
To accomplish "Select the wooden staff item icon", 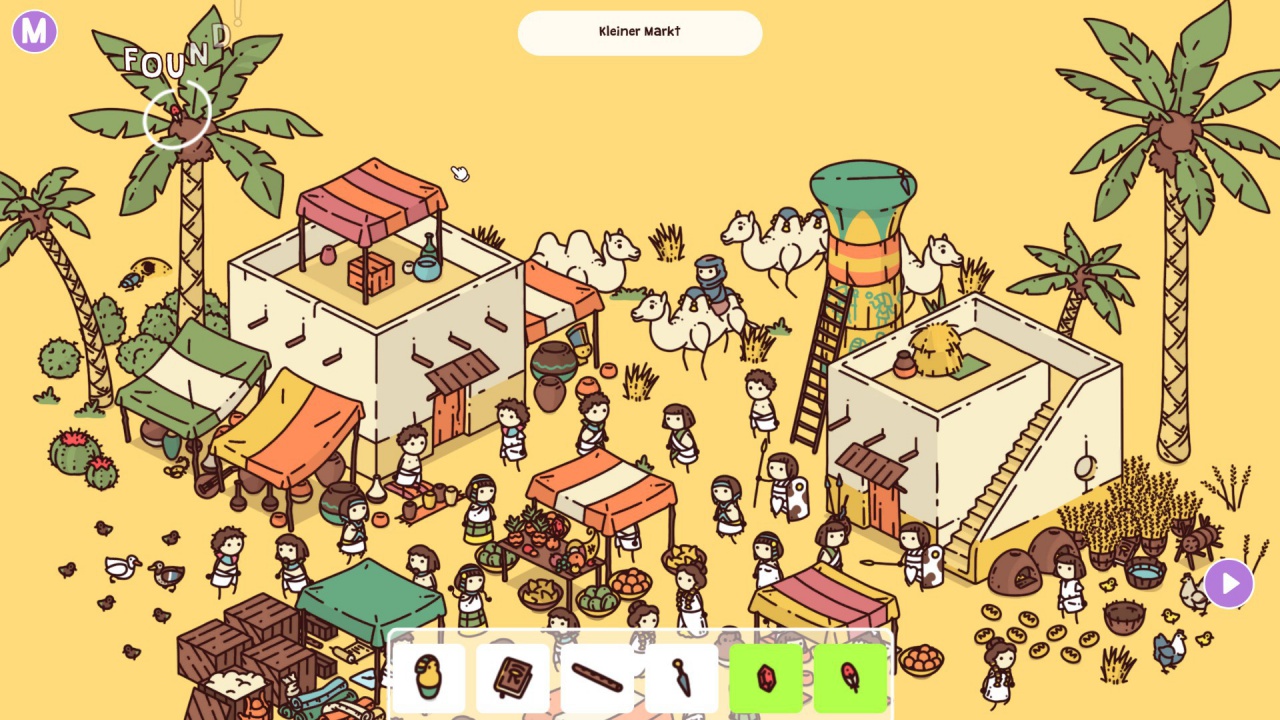I will 598,676.
